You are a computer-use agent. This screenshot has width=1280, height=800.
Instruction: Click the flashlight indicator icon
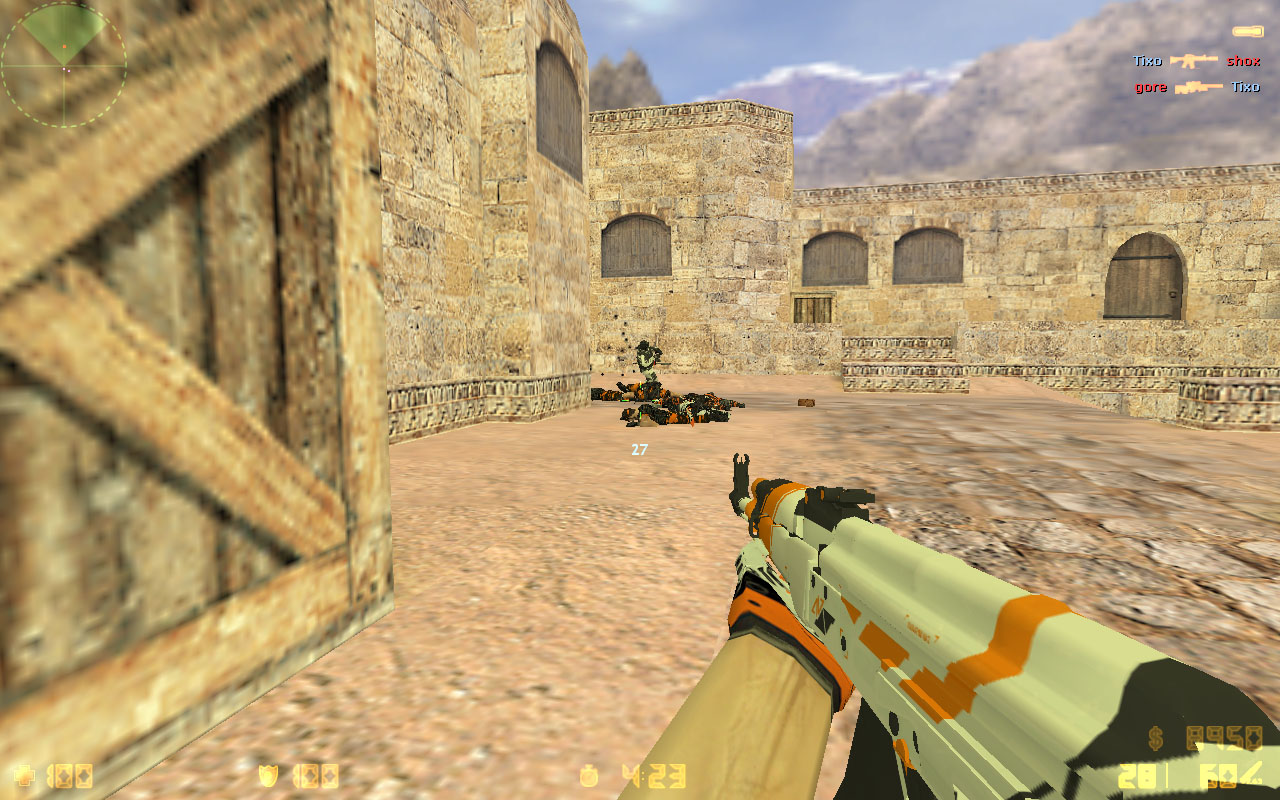coord(1247,31)
